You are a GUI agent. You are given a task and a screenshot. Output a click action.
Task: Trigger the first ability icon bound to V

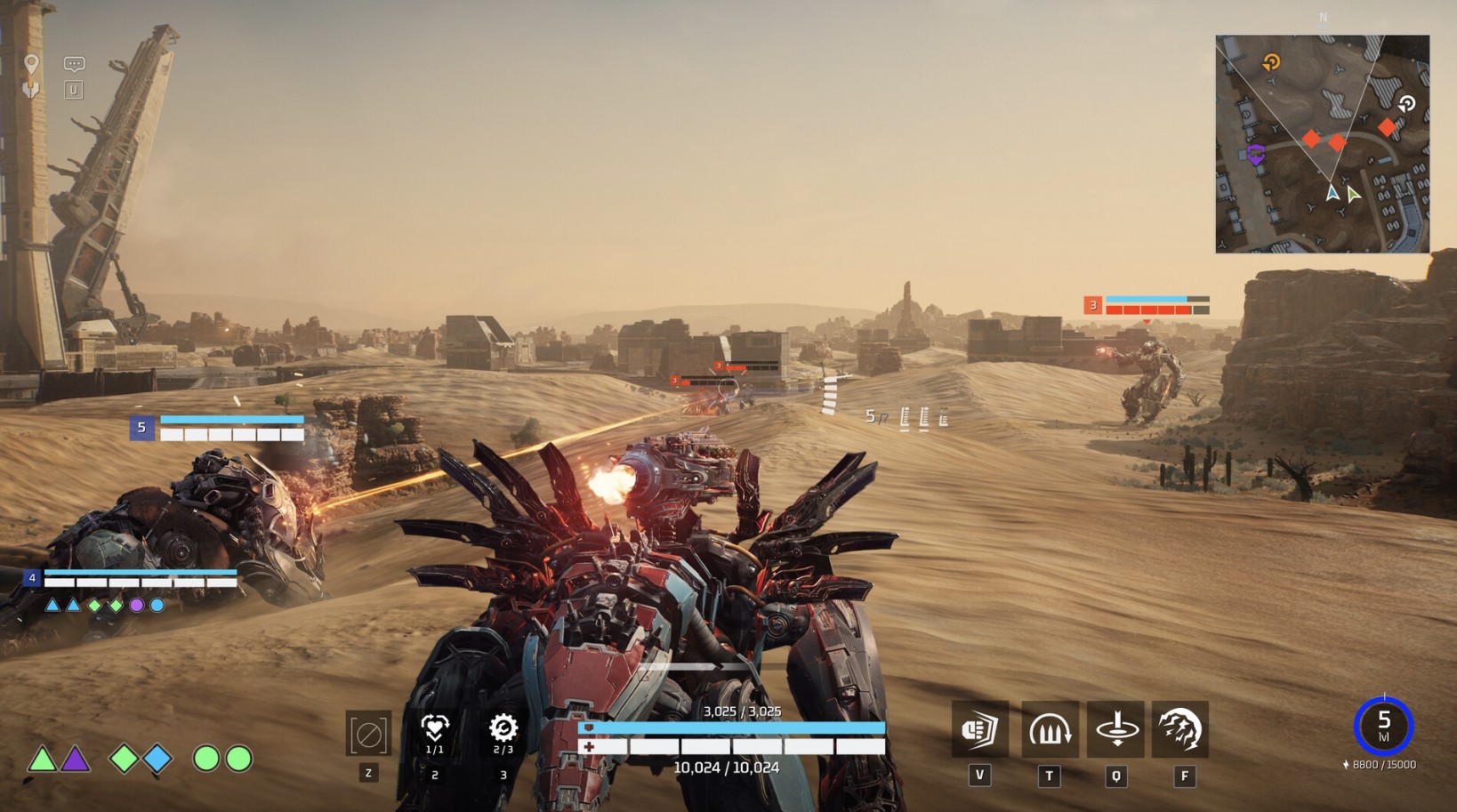pos(979,729)
